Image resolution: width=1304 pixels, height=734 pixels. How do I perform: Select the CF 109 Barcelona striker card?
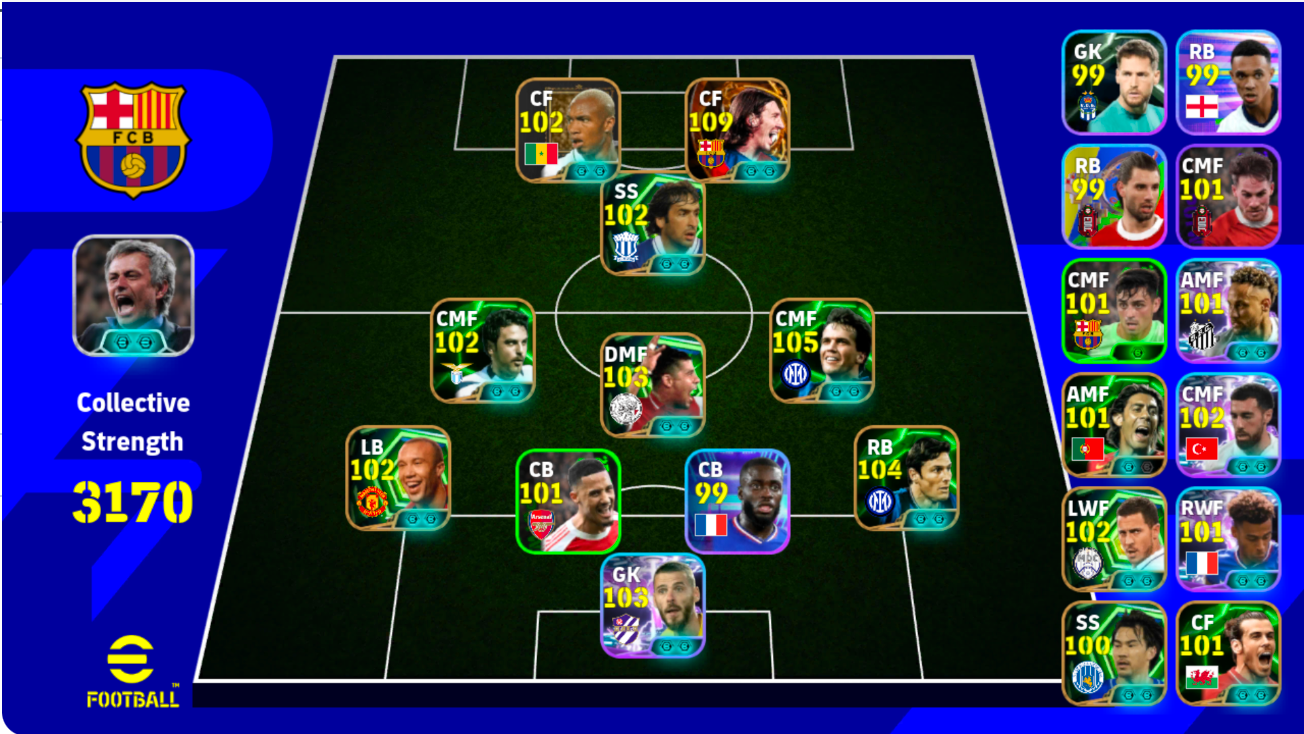(737, 125)
